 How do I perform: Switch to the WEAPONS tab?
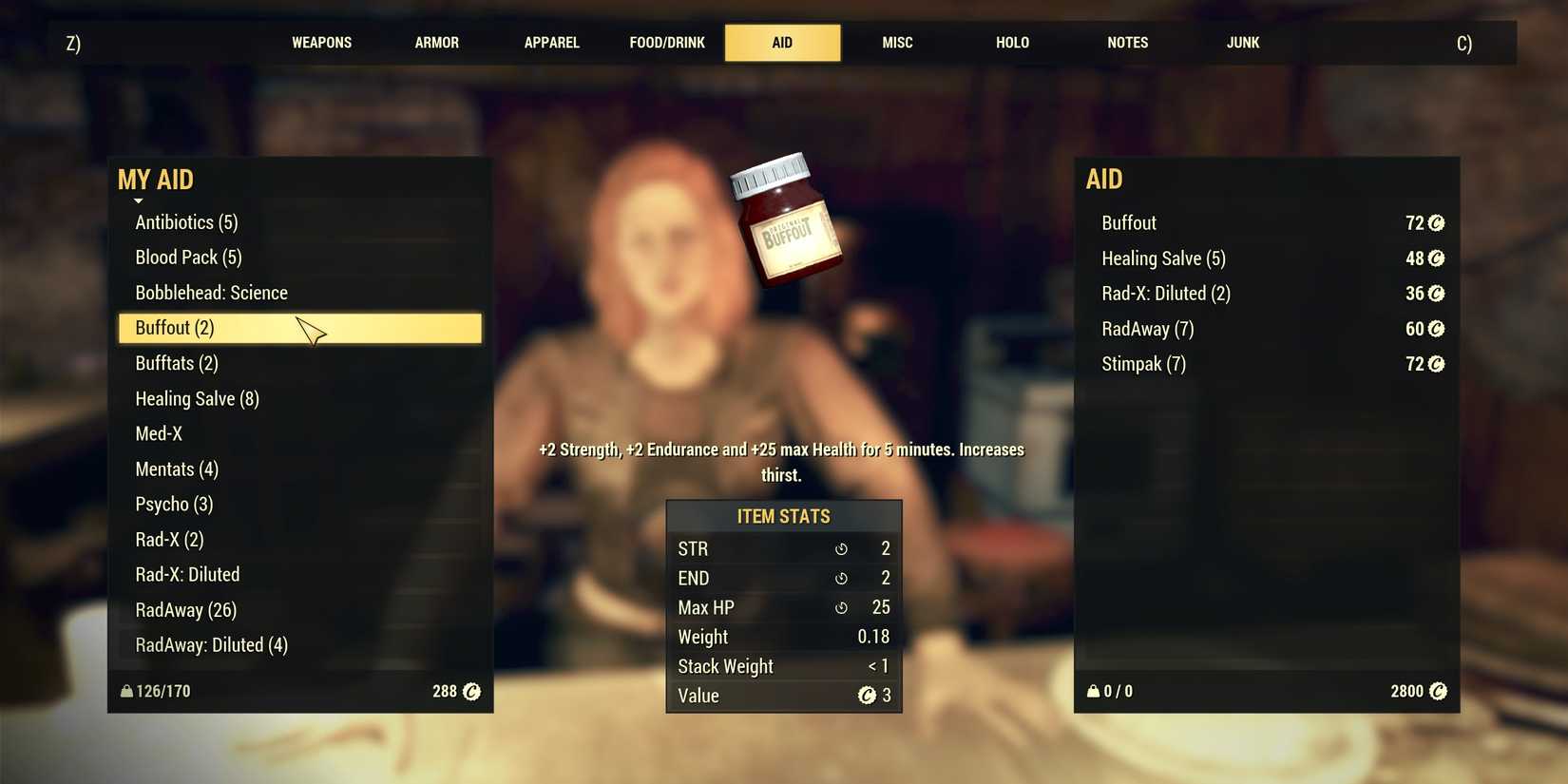321,42
